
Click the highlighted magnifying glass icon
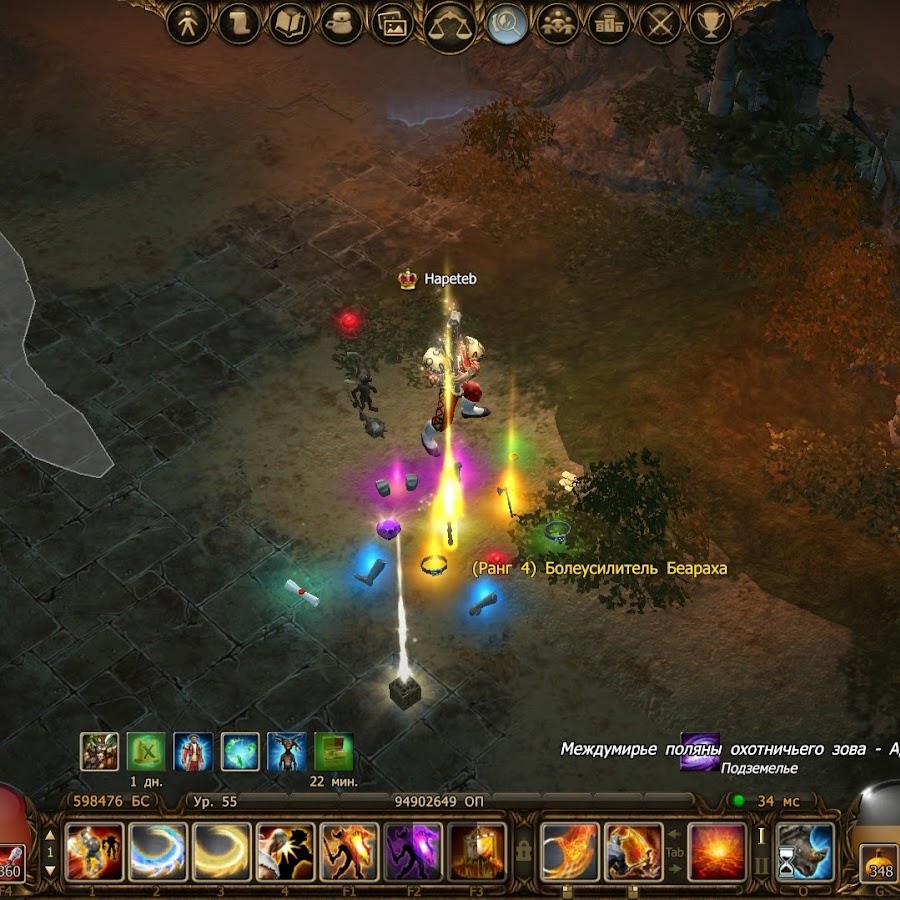(508, 22)
